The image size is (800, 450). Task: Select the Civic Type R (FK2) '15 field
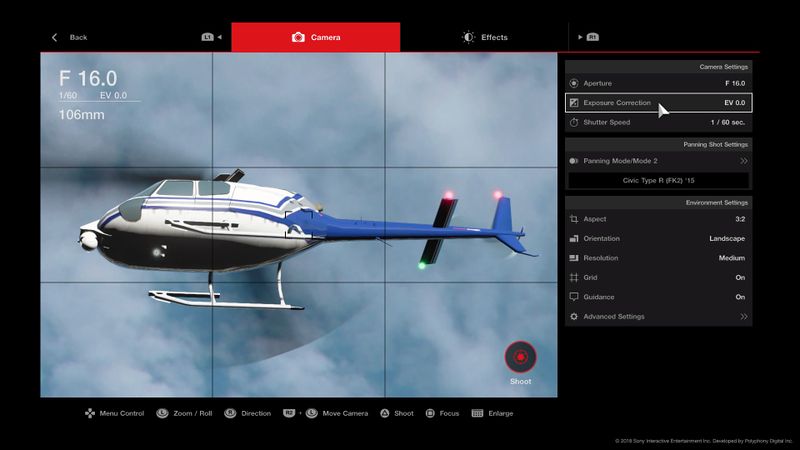[658, 180]
